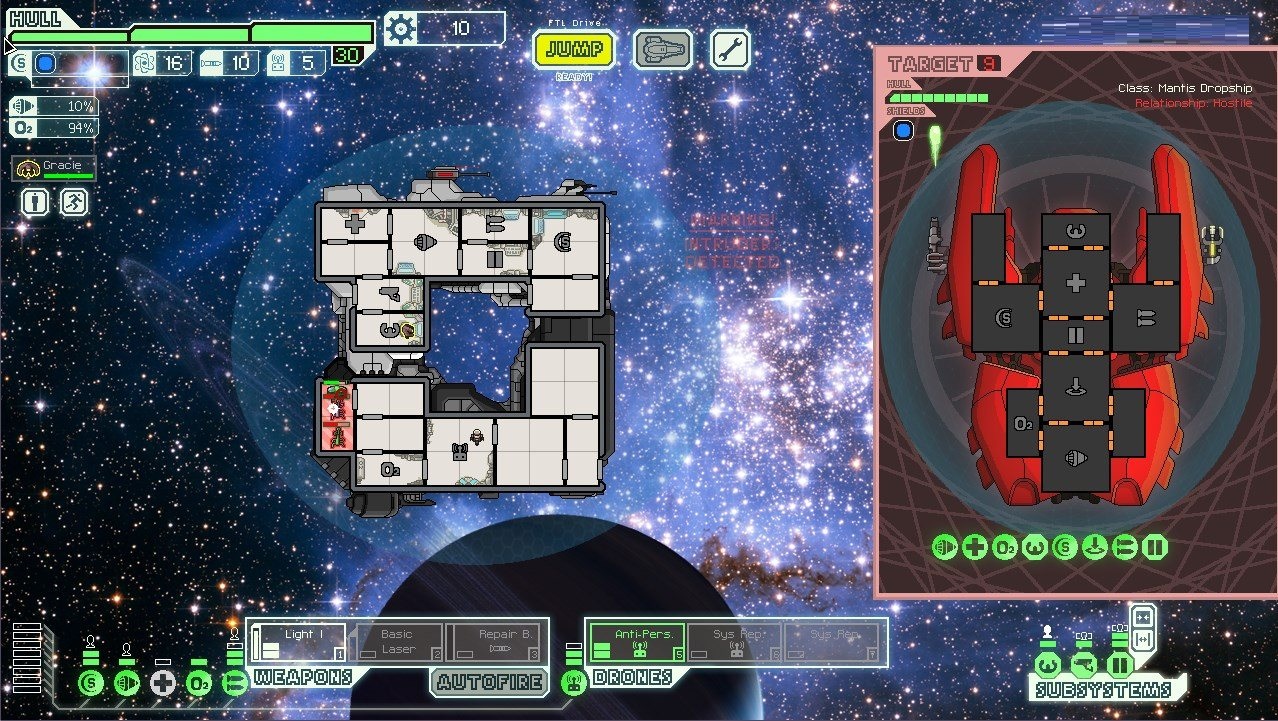Click the engines system power icon
This screenshot has width=1278, height=721.
tap(127, 684)
